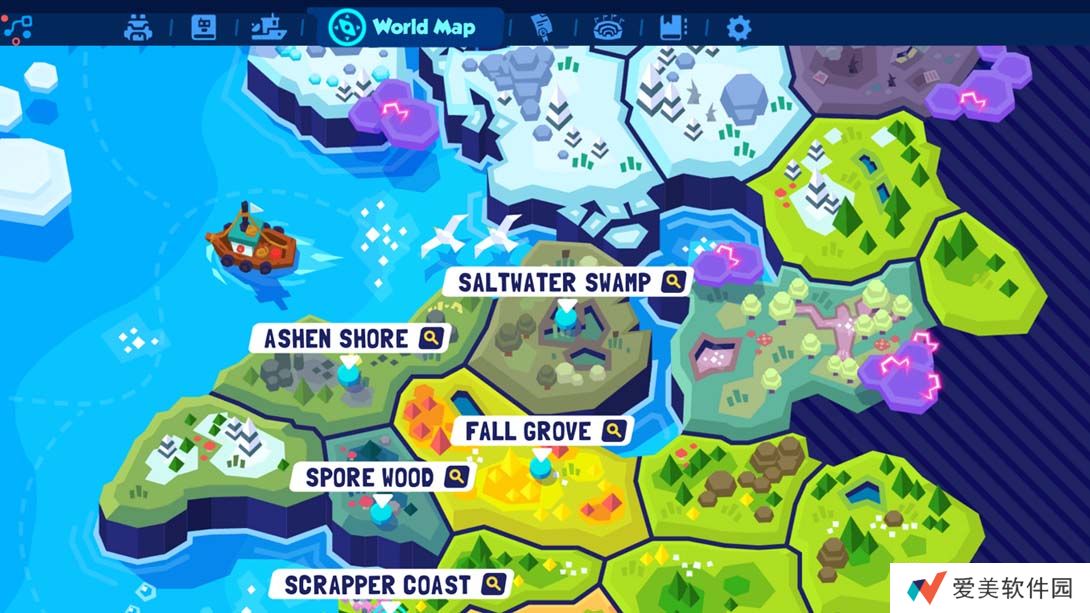This screenshot has height=613, width=1090.
Task: Open the ship tab
Action: (x=269, y=27)
